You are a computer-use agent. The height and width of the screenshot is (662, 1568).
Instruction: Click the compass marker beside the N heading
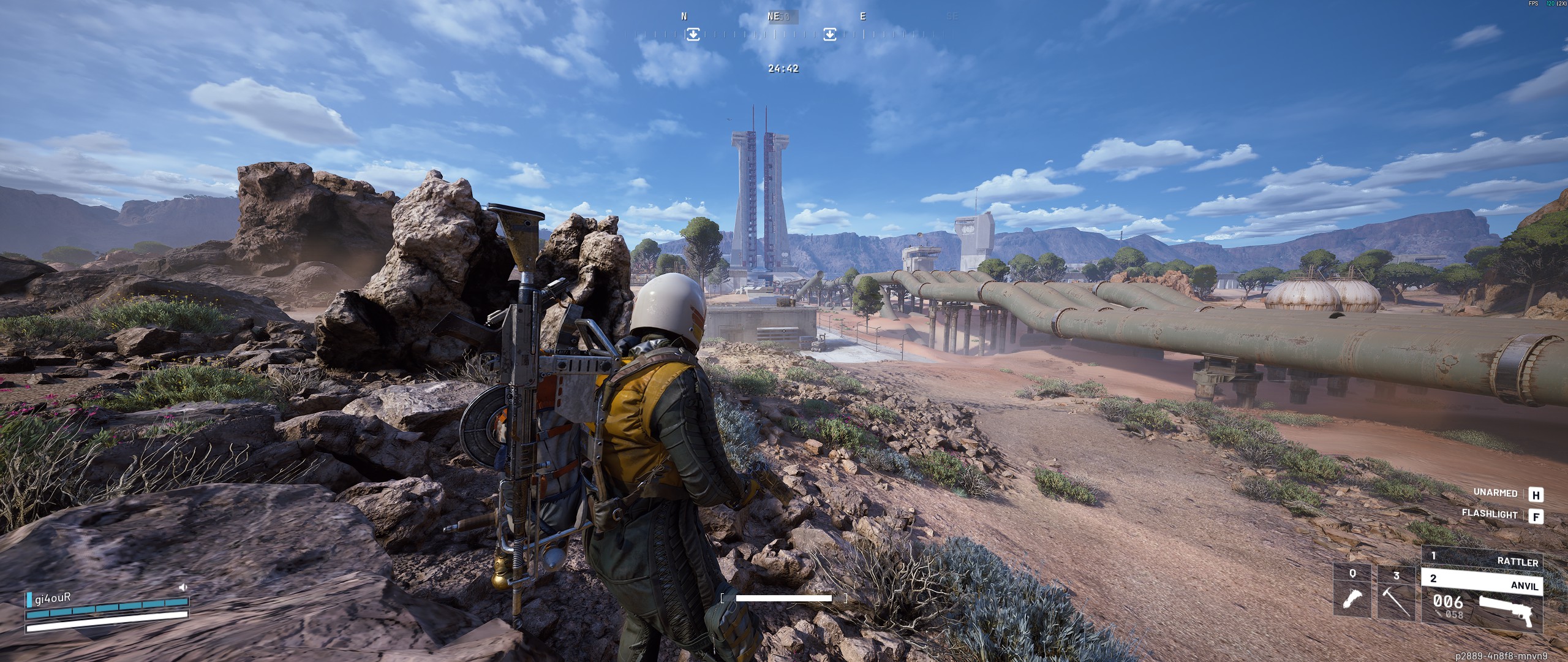click(x=693, y=34)
